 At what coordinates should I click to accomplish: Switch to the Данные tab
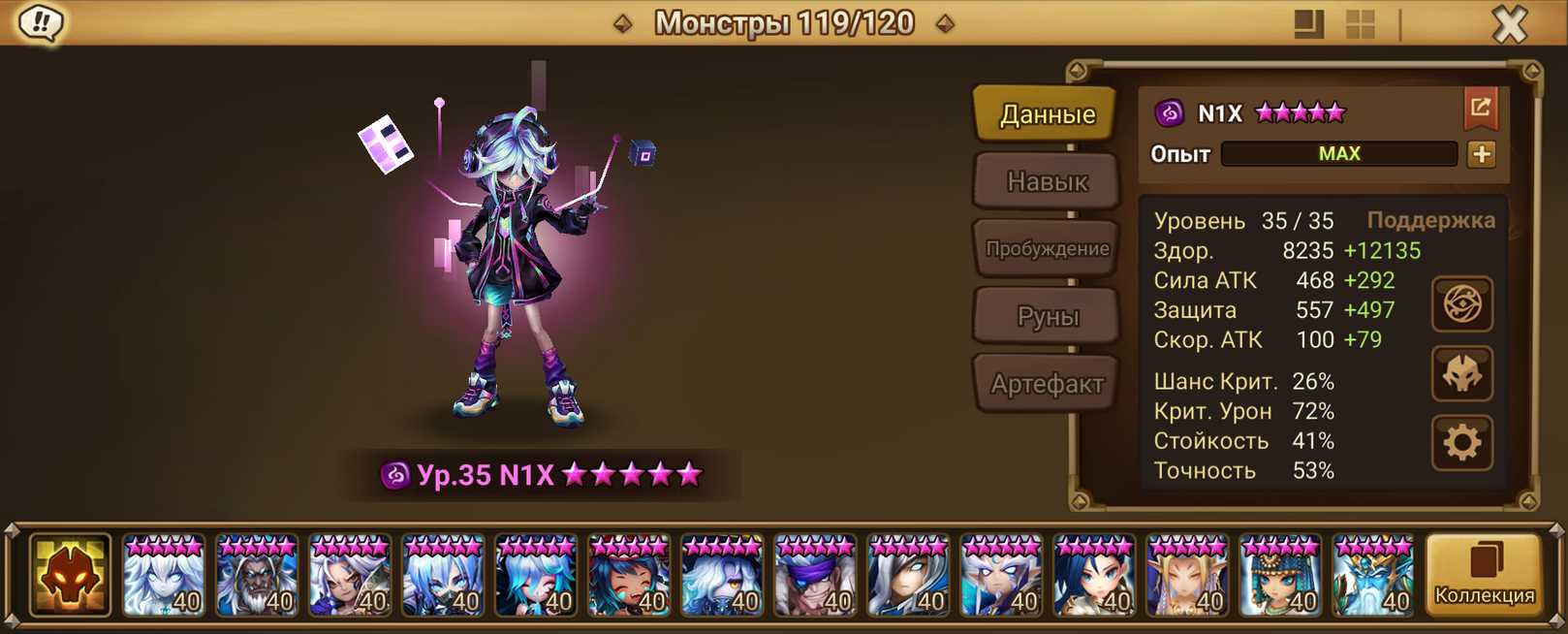(1047, 115)
